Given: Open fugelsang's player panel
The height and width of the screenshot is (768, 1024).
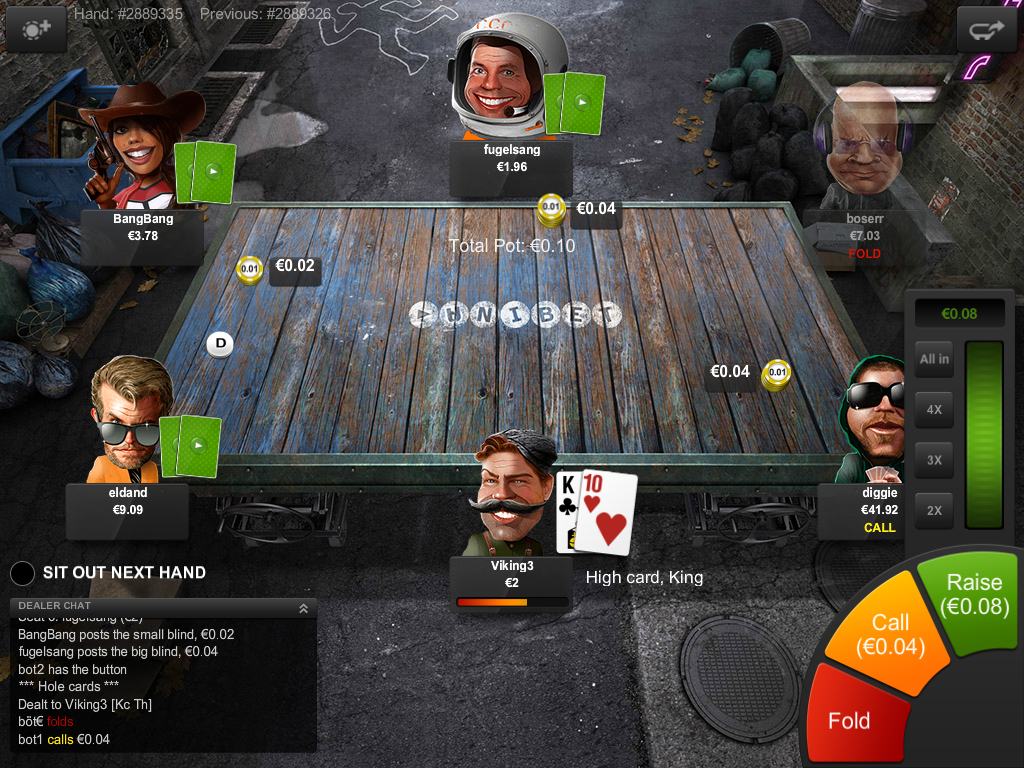Looking at the screenshot, I should point(511,159).
